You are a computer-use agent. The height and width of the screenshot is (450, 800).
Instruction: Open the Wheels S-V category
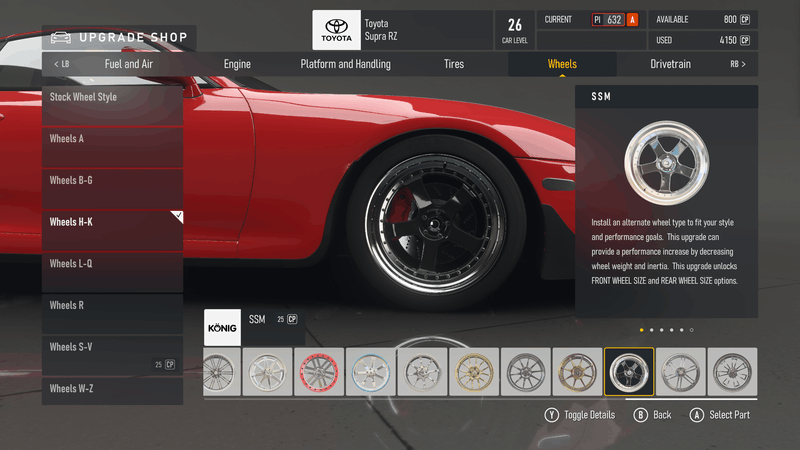[112, 347]
